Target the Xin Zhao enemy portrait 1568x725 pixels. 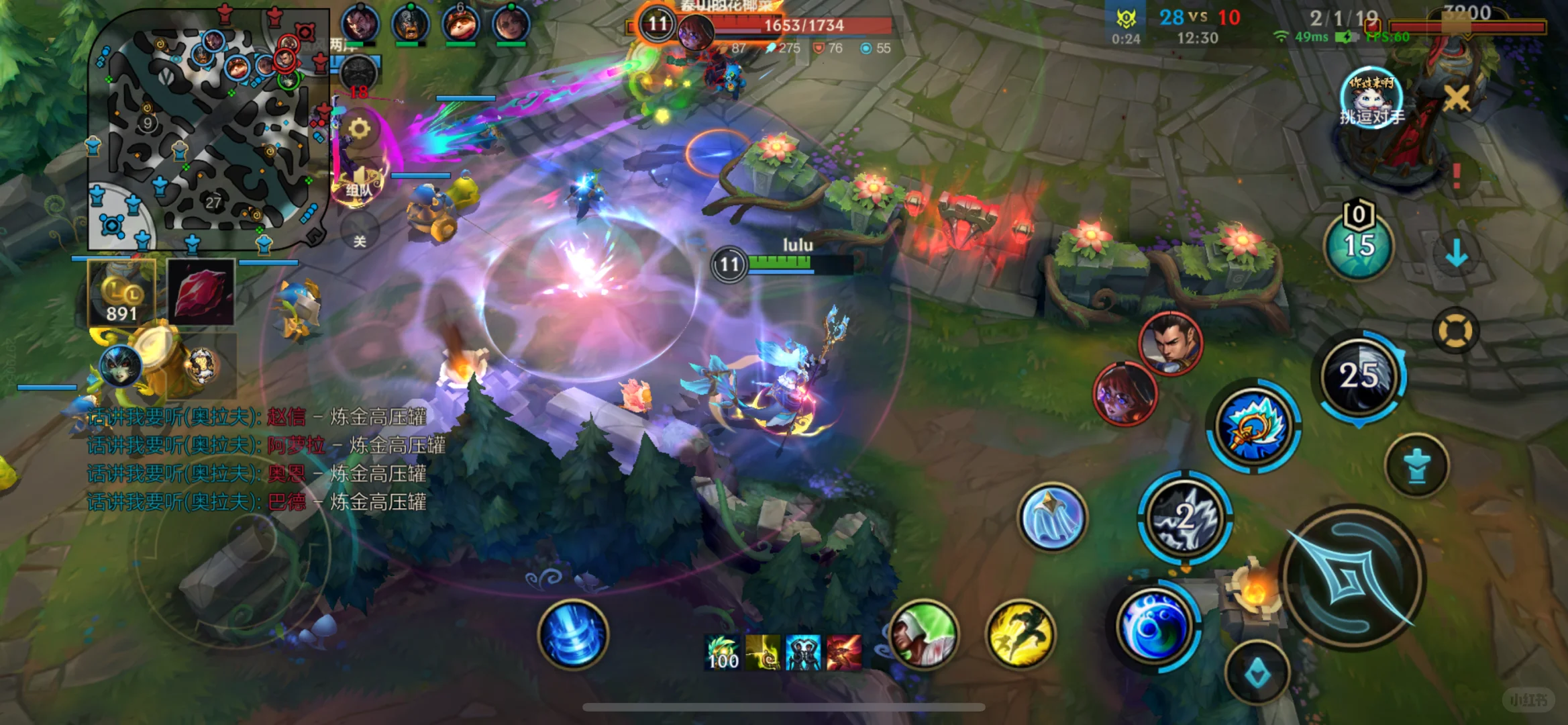pos(1170,342)
